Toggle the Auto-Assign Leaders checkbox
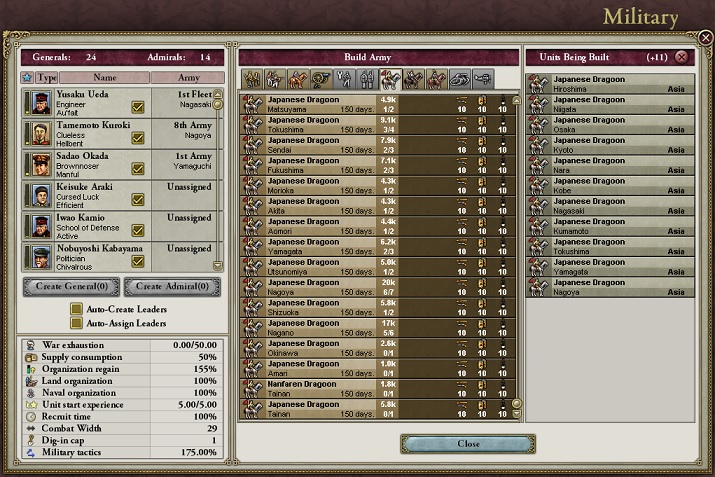The width and height of the screenshot is (715, 477). click(76, 323)
